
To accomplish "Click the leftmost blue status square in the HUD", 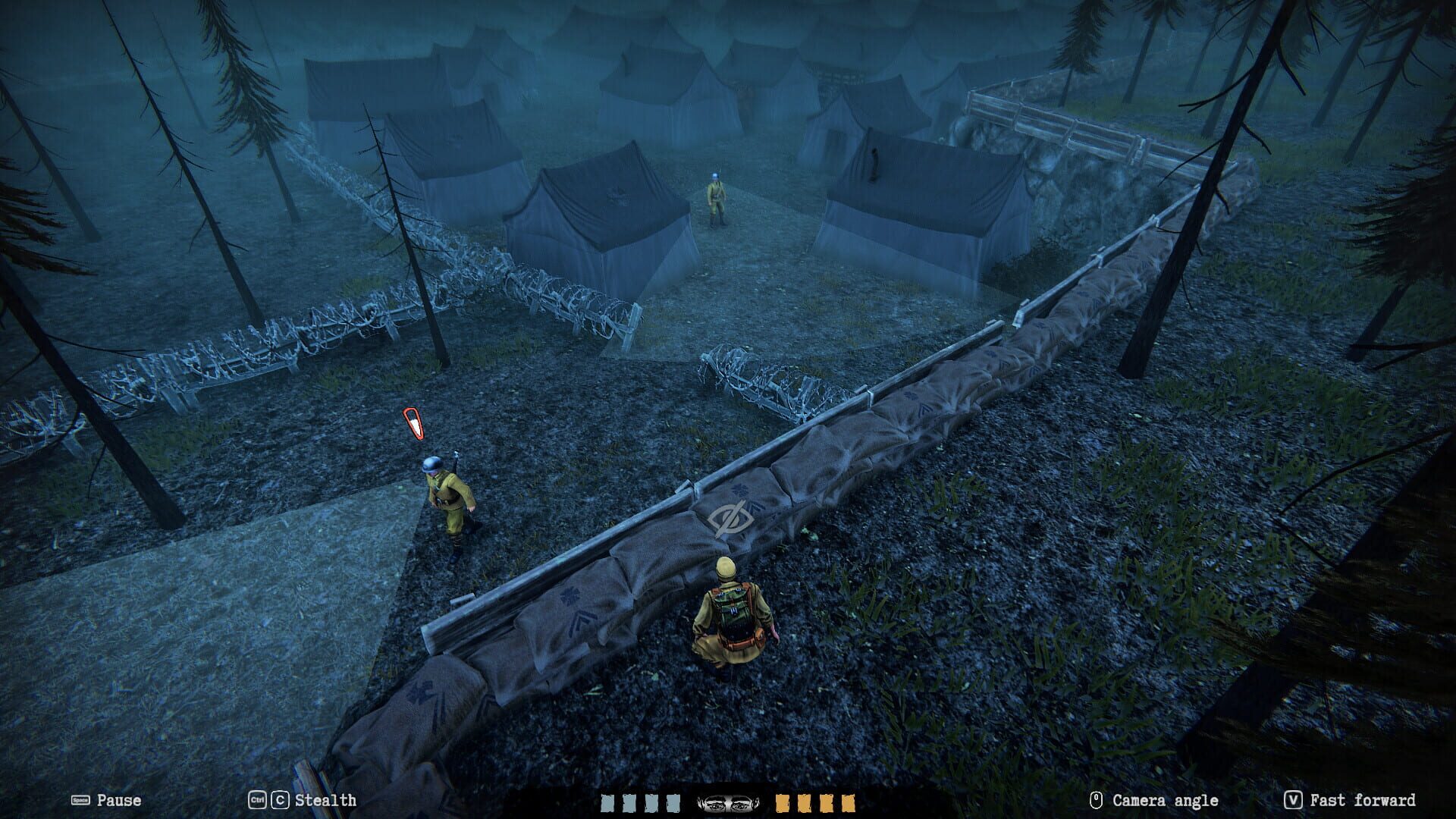I will click(607, 802).
